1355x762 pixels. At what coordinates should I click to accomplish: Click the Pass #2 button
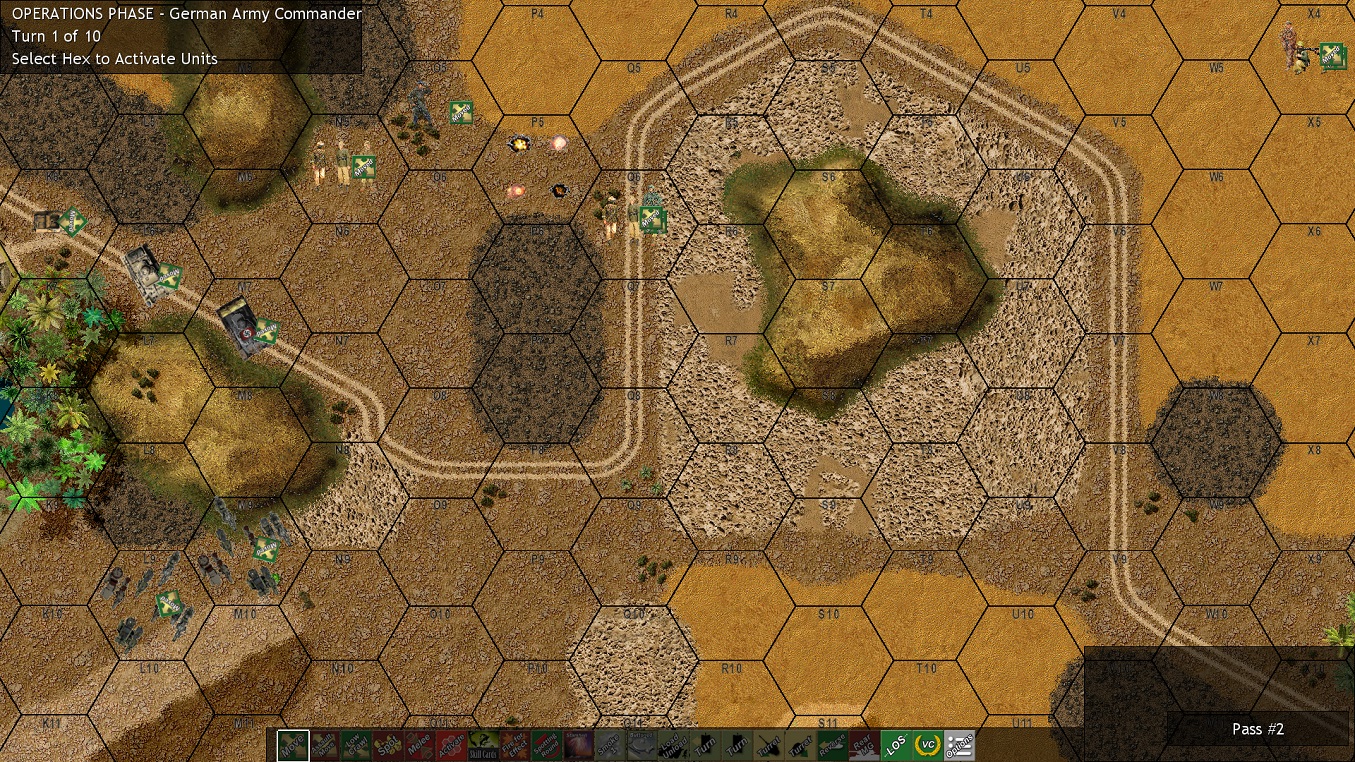tap(1258, 729)
